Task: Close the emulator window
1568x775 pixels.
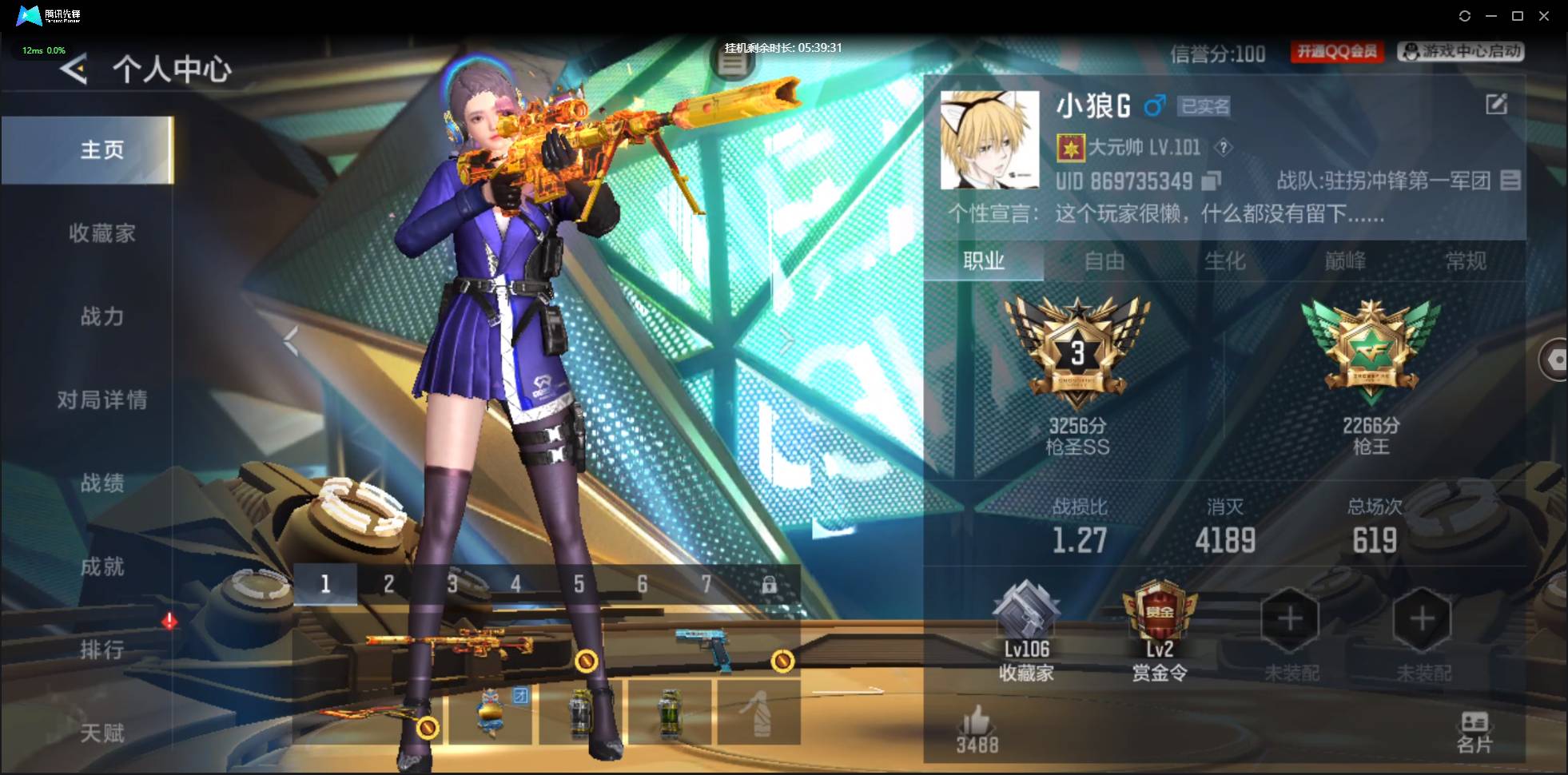Action: [1544, 16]
